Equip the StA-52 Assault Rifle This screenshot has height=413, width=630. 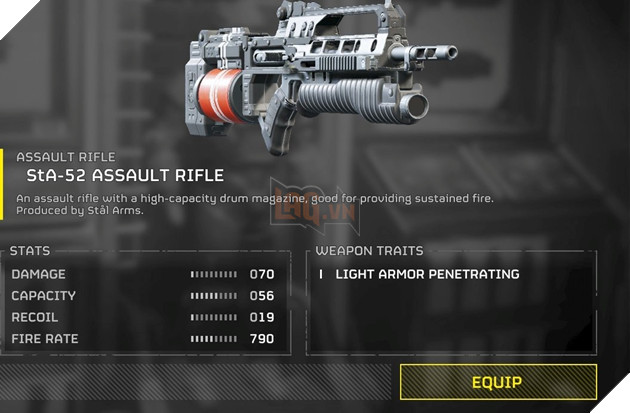(x=497, y=382)
